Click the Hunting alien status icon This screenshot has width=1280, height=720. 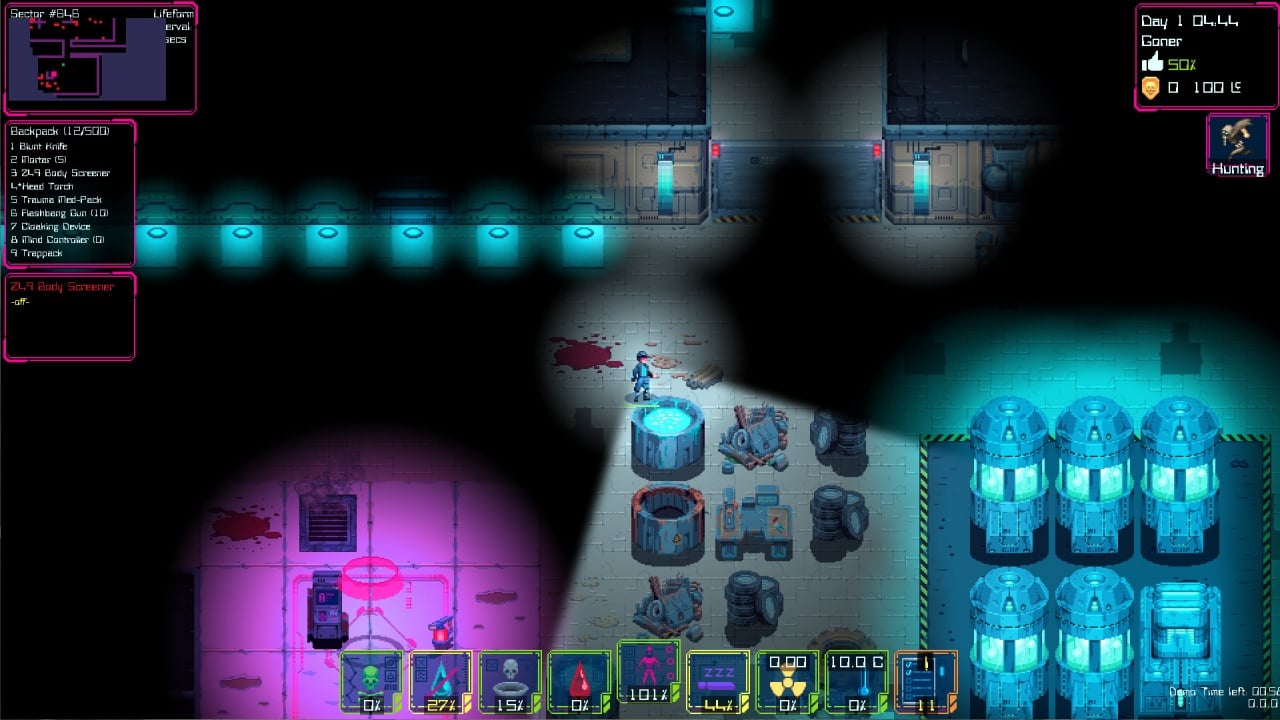click(x=1238, y=145)
